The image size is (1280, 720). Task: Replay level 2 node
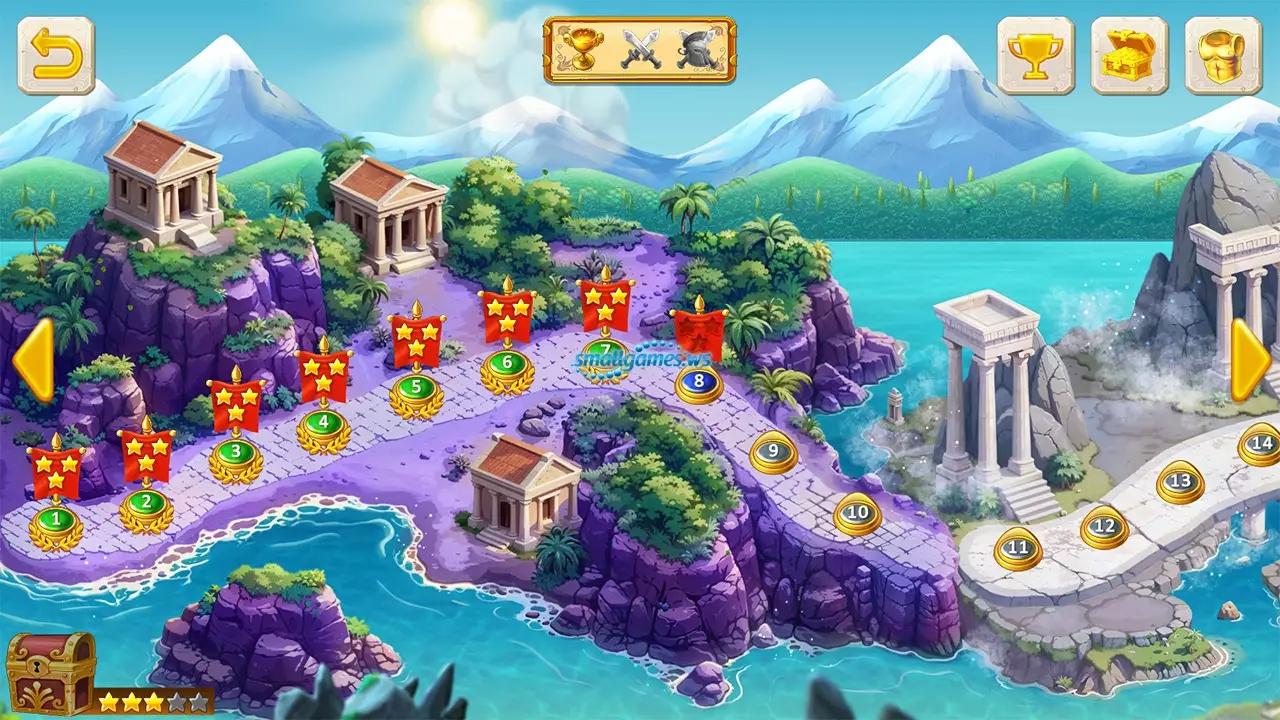click(x=146, y=502)
